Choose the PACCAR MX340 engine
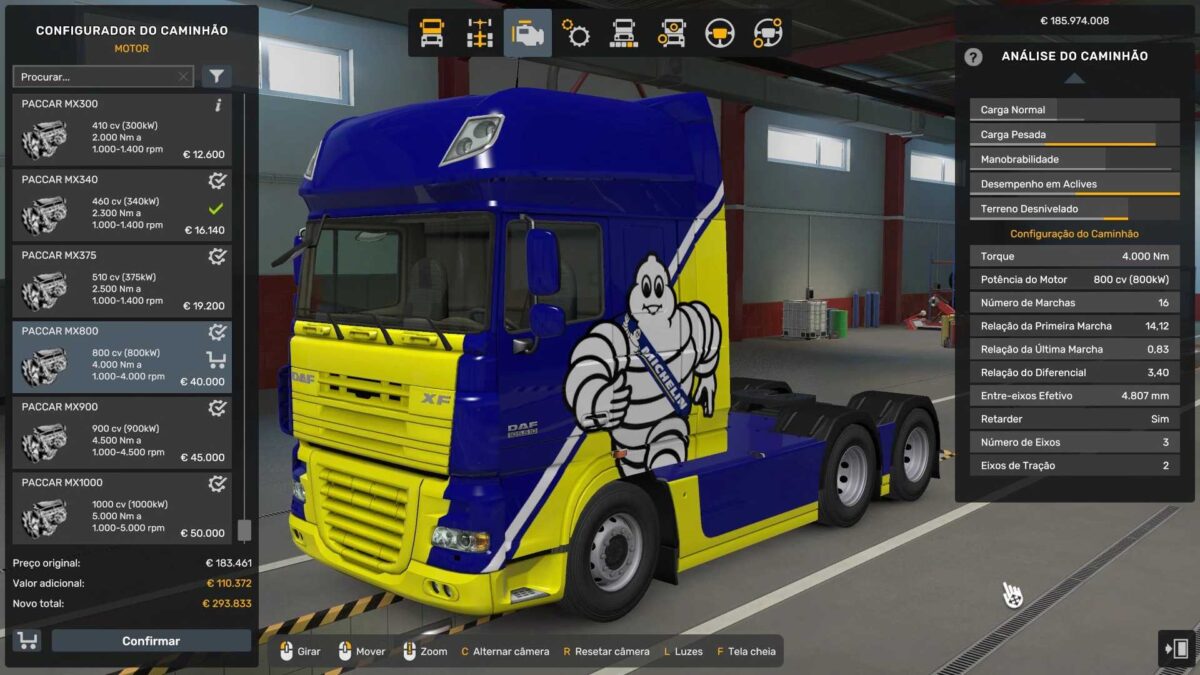Screen dimensions: 1200x675 (121, 206)
